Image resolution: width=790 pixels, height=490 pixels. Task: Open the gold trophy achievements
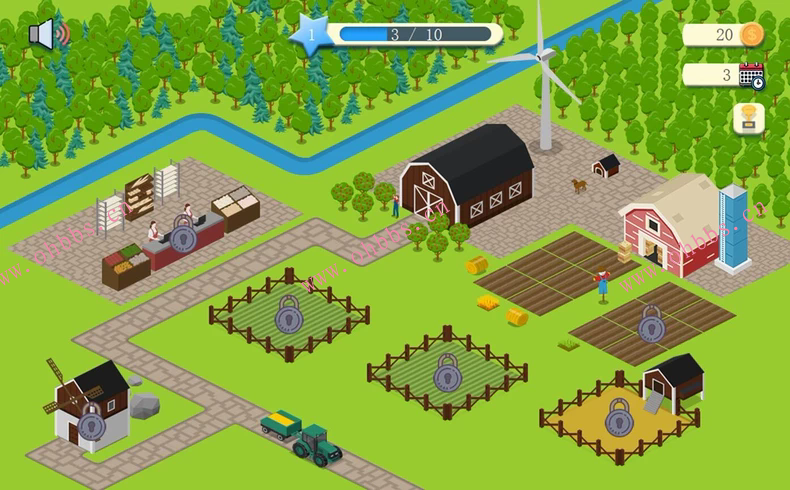[748, 119]
